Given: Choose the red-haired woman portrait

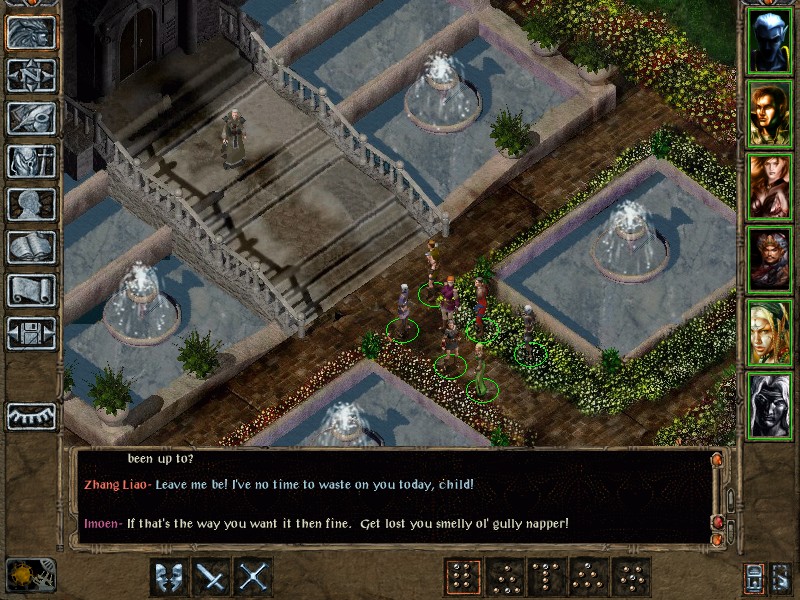Looking at the screenshot, I should coord(769,187).
